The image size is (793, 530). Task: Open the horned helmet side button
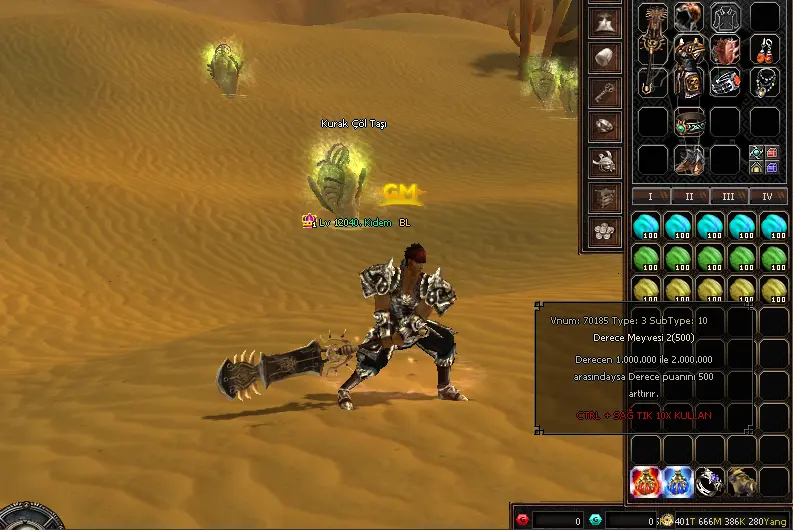coord(603,161)
